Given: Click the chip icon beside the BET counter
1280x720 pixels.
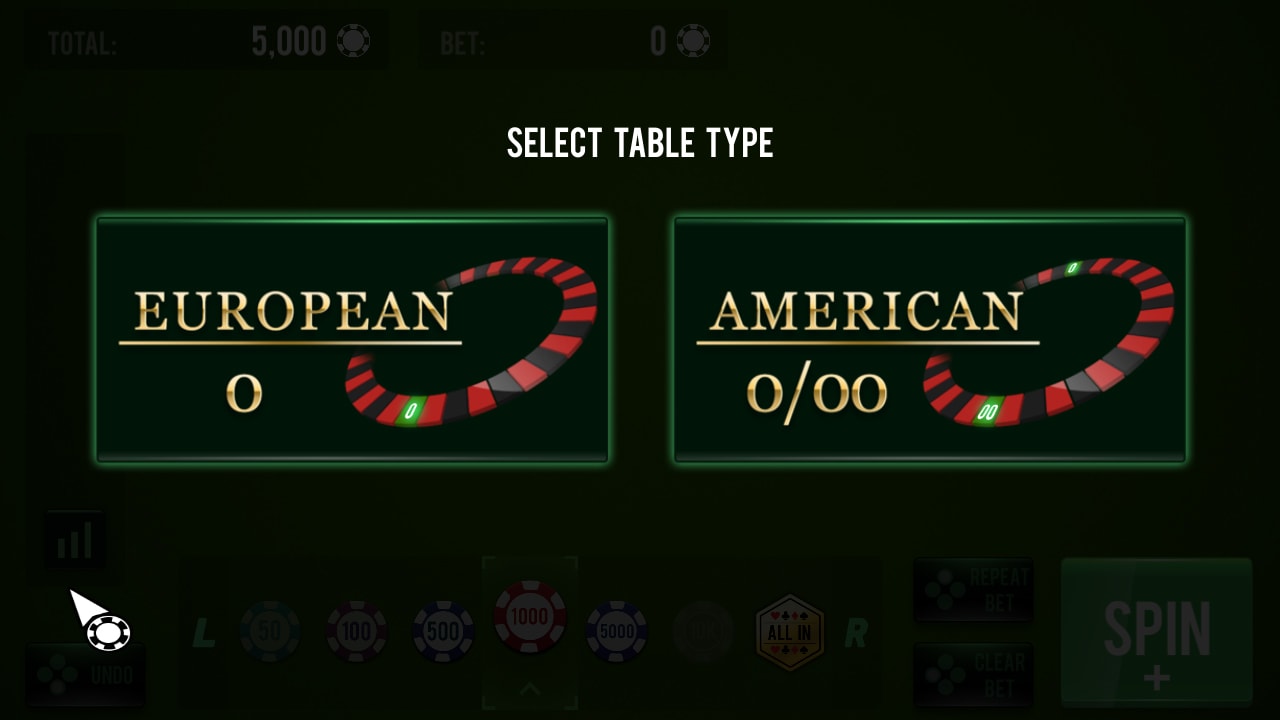Looking at the screenshot, I should 693,41.
